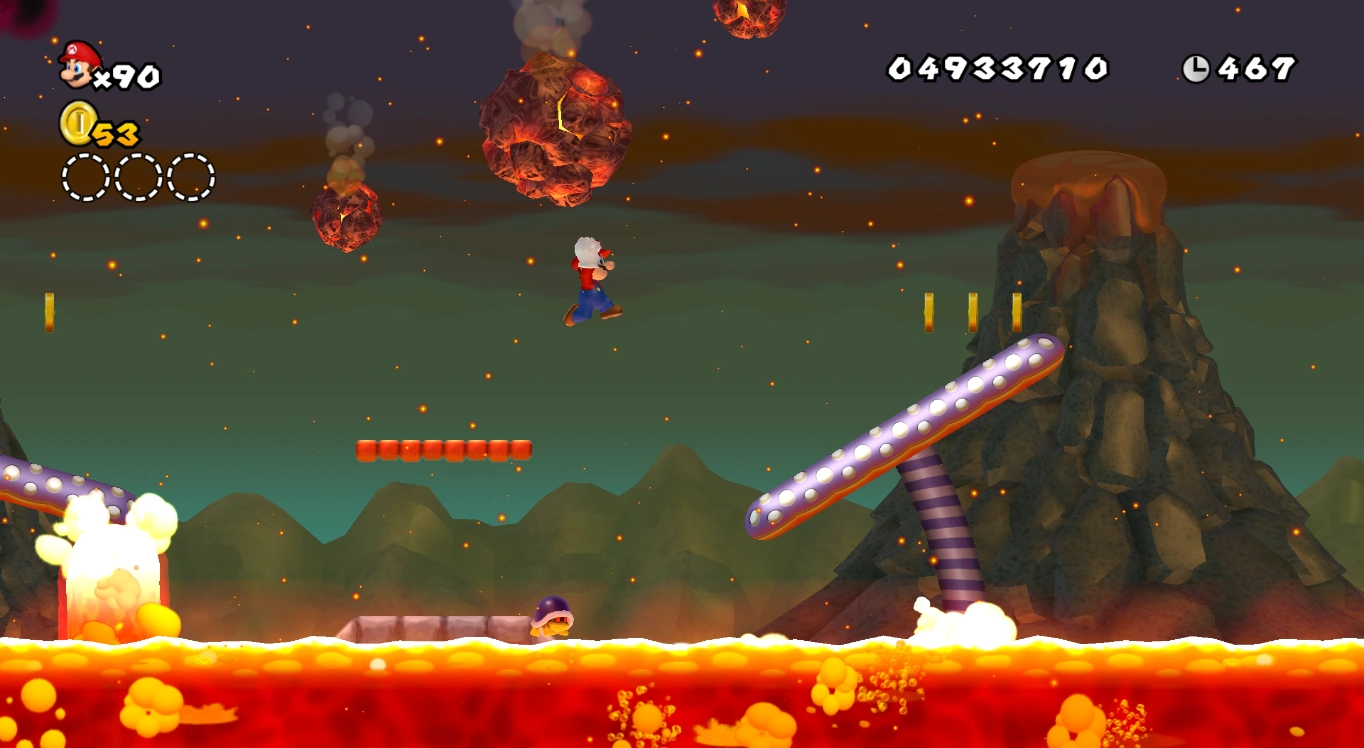Expand the timer showing 467
This screenshot has width=1364, height=748.
click(1256, 66)
